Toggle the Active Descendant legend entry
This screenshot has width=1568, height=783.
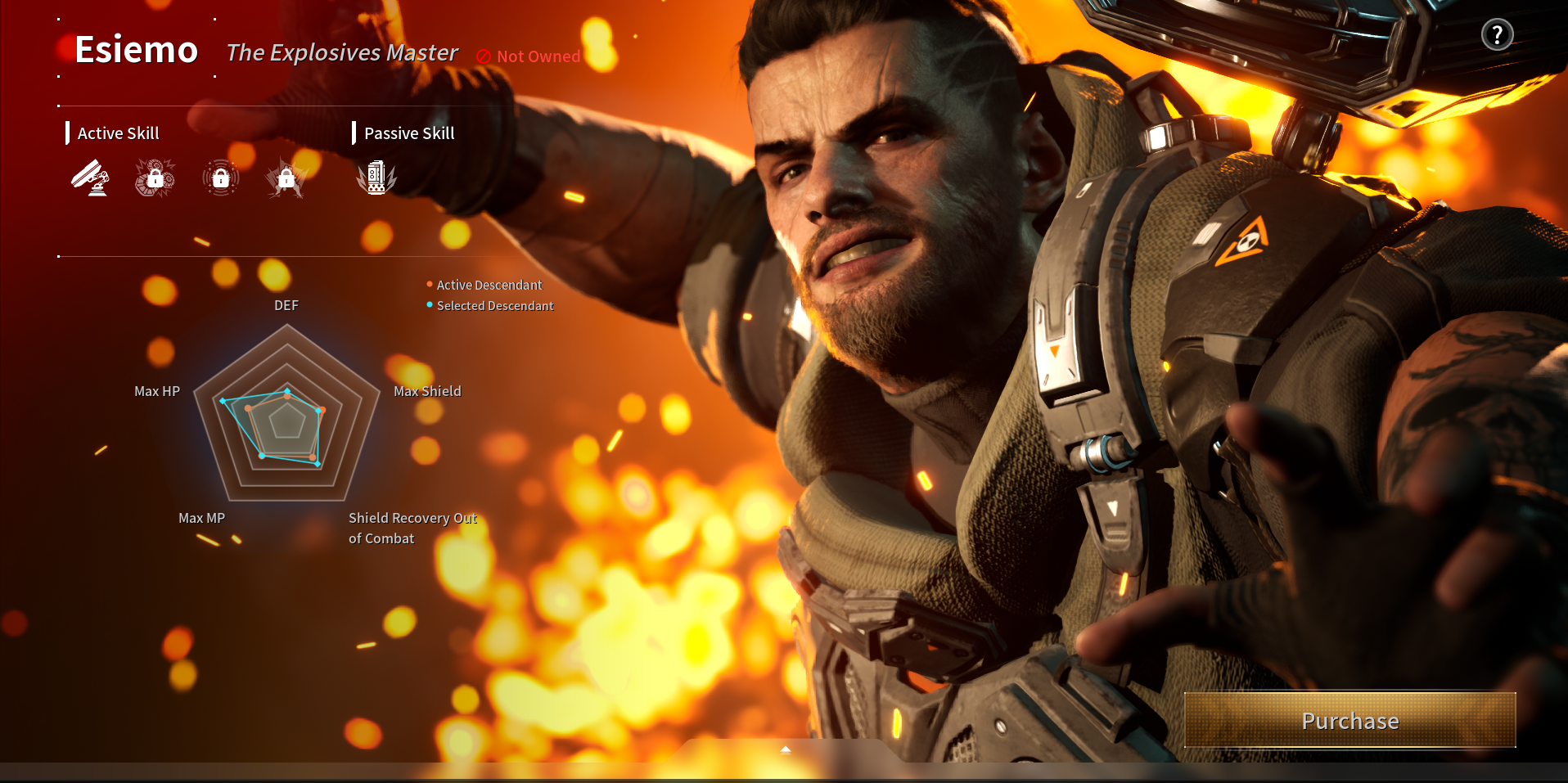click(488, 284)
